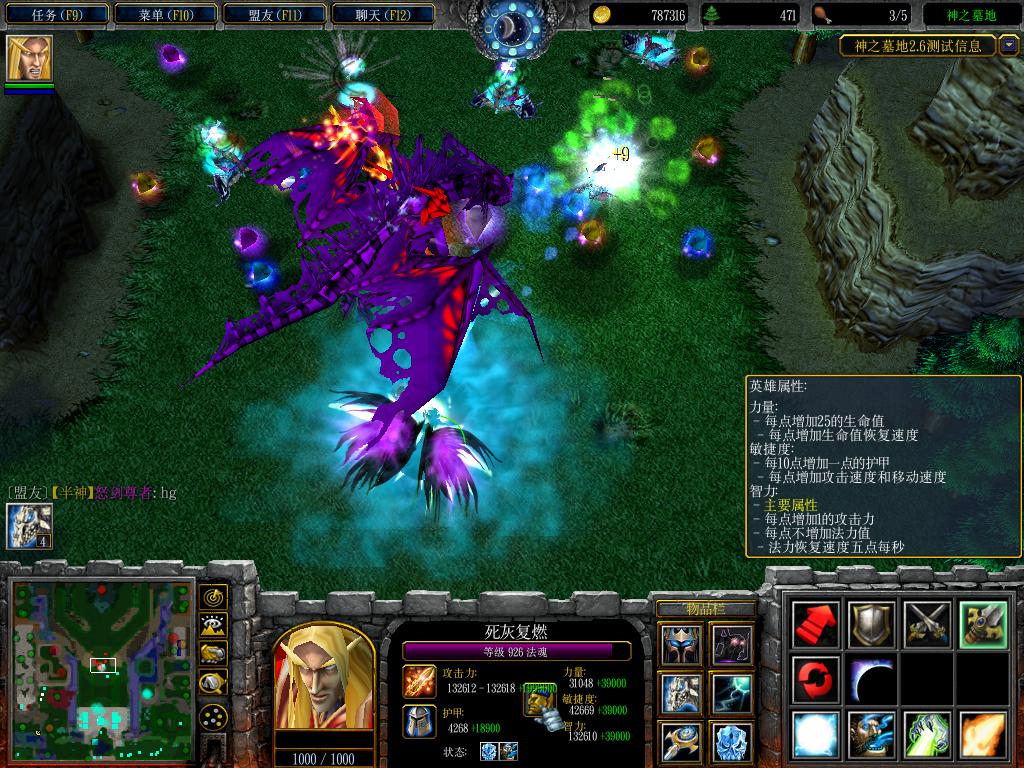The width and height of the screenshot is (1024, 768).
Task: Cast the glowing white orb ability
Action: click(817, 735)
